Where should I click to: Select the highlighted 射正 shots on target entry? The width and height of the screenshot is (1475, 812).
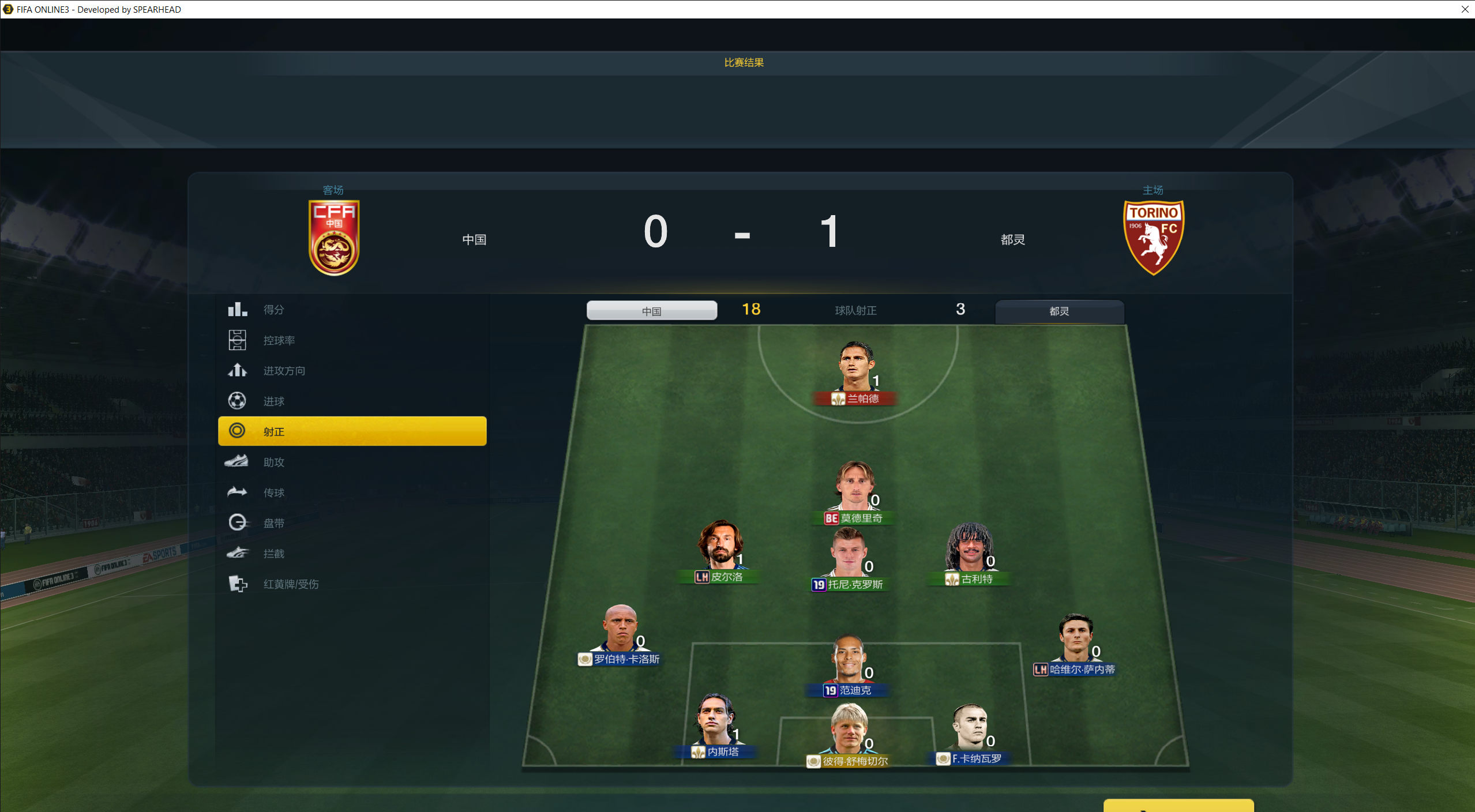click(352, 431)
